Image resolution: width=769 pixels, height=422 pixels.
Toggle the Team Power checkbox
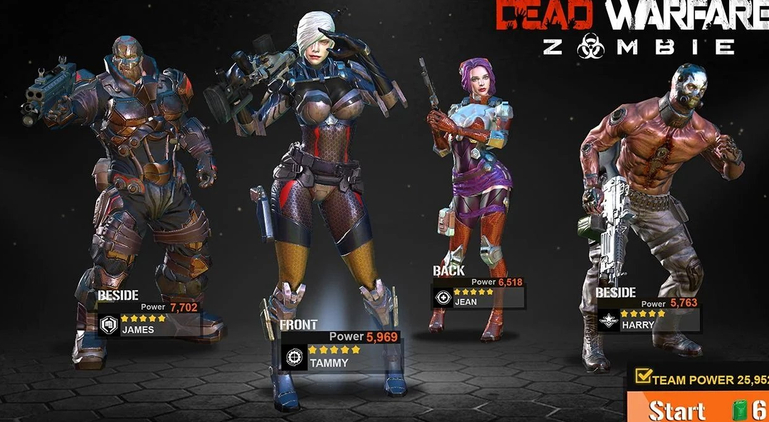click(642, 378)
